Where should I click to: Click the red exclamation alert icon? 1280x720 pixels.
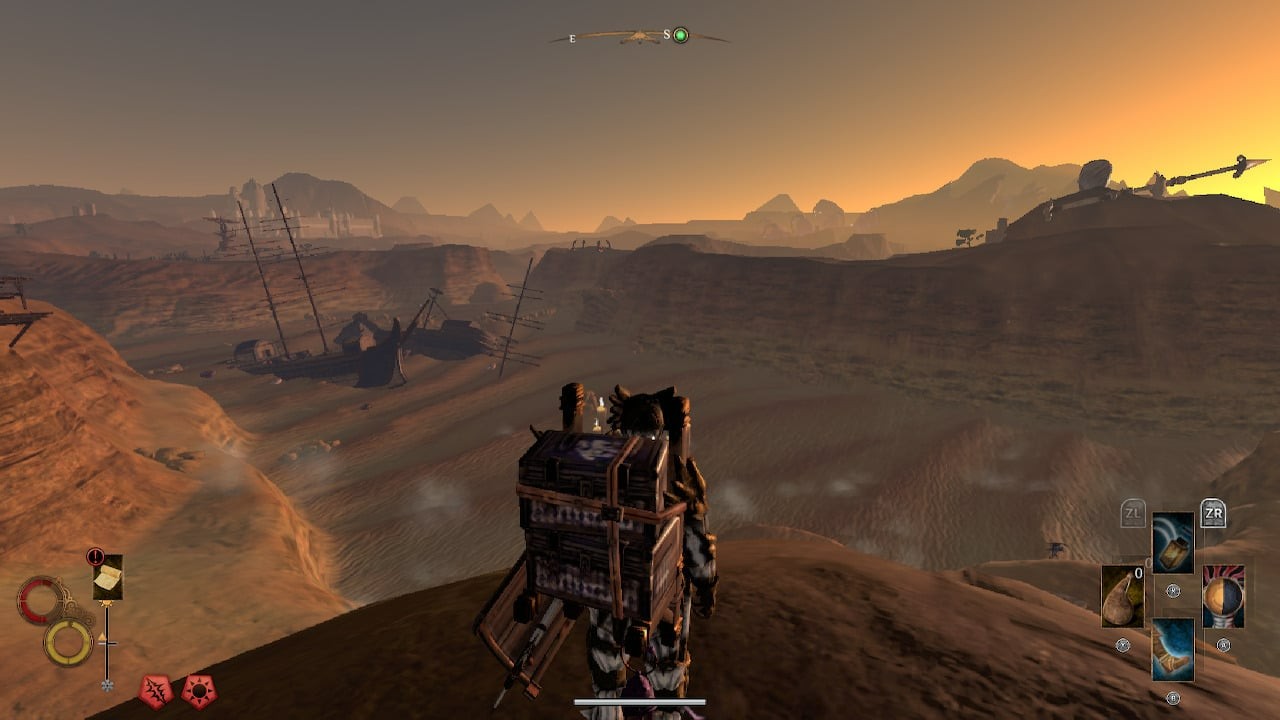point(94,556)
